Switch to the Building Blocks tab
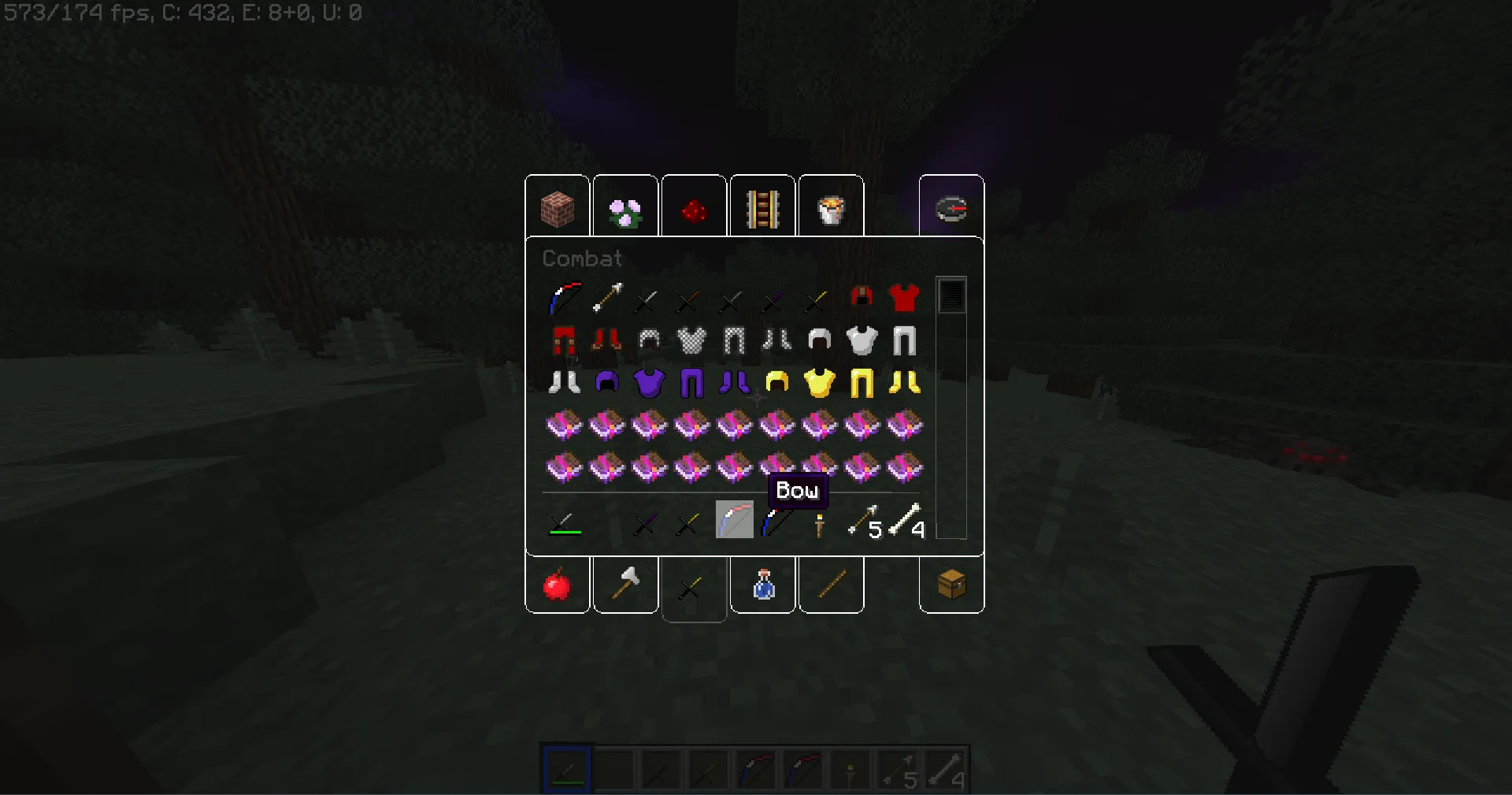Screen dimensions: 1512x795 557,206
